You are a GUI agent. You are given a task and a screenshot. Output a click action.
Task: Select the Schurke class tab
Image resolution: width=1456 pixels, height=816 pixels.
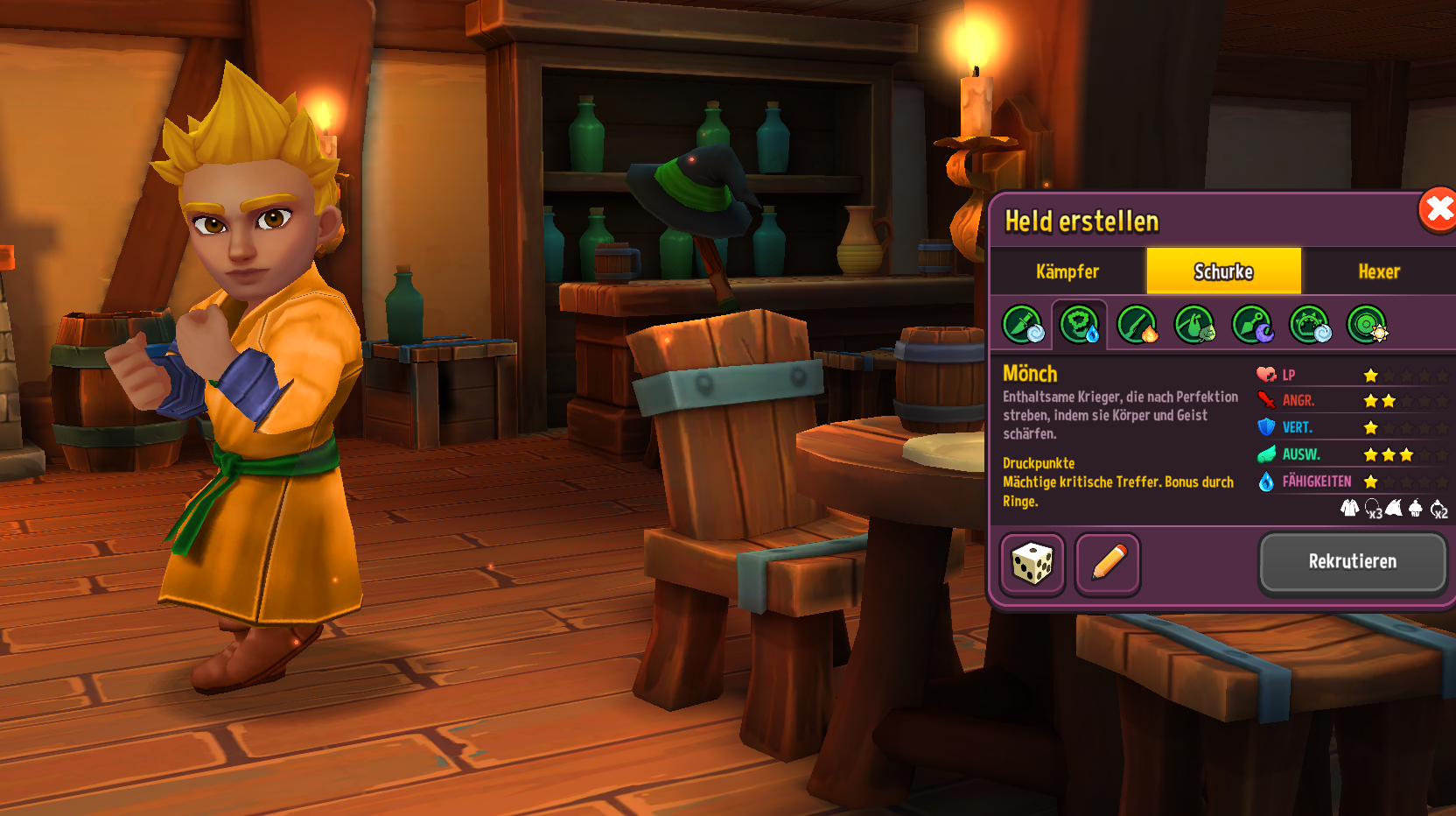point(1223,271)
